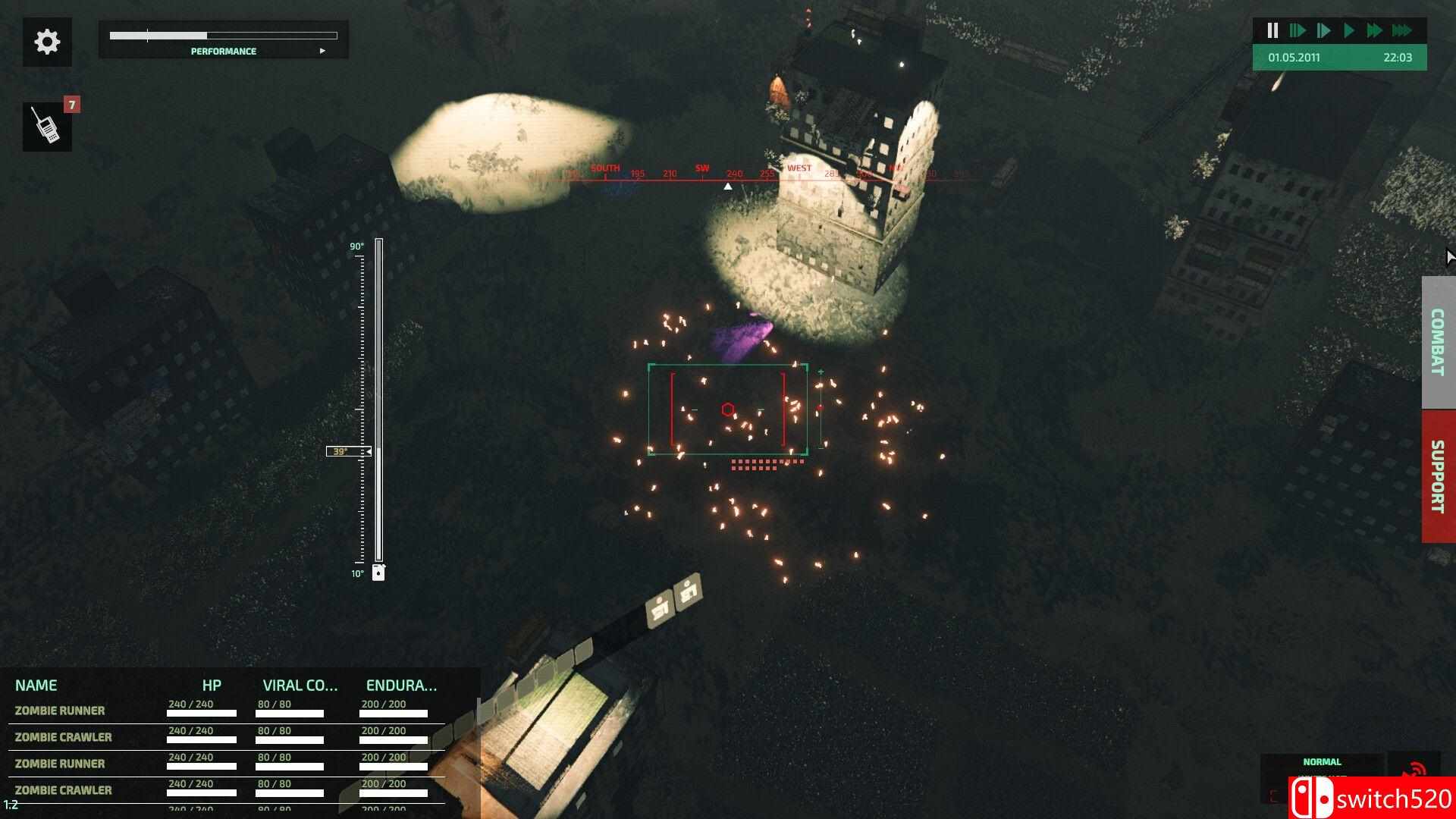Select the fastest triple-arrow speed icon

pyautogui.click(x=1401, y=30)
